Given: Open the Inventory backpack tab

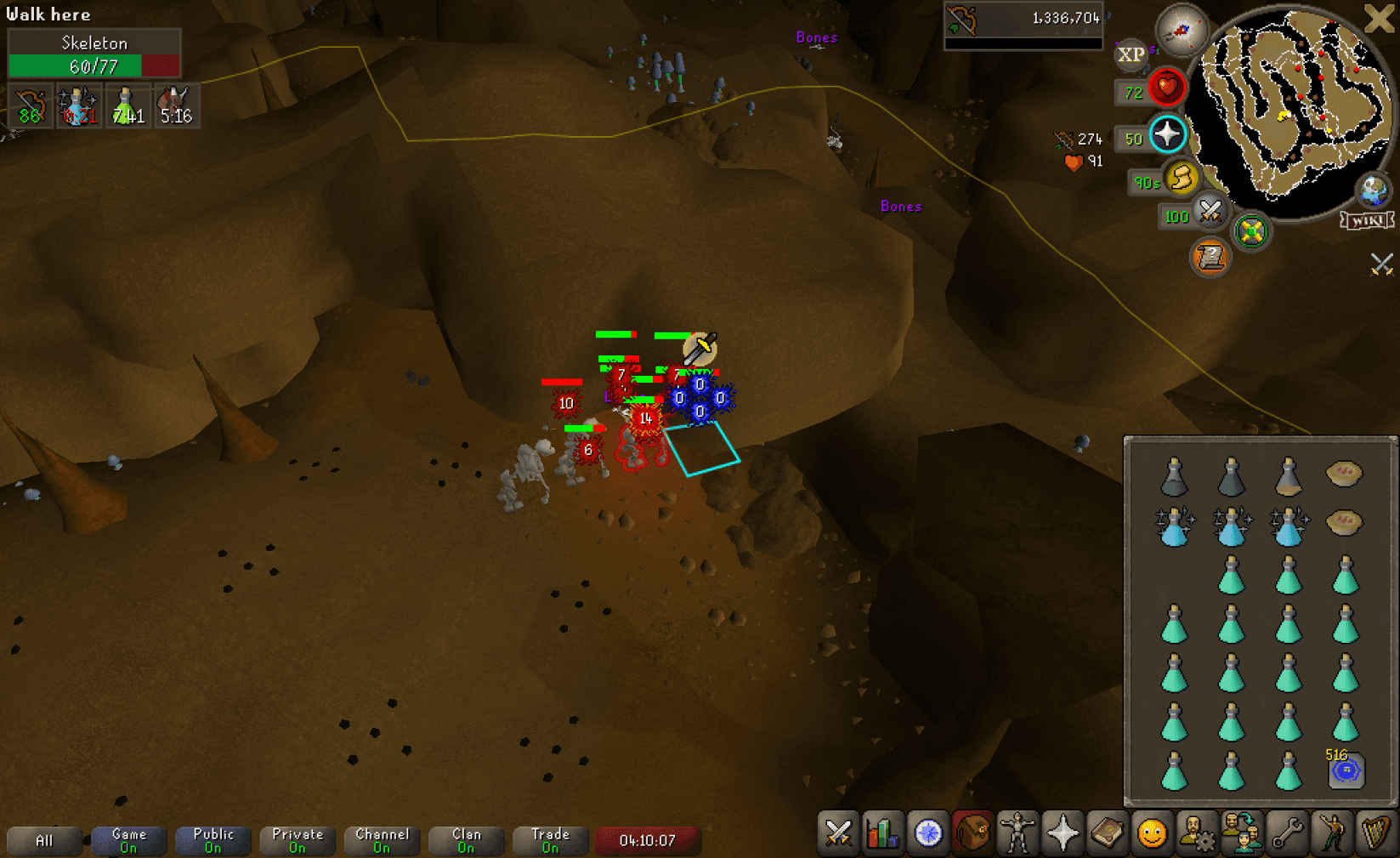Looking at the screenshot, I should pos(972,833).
